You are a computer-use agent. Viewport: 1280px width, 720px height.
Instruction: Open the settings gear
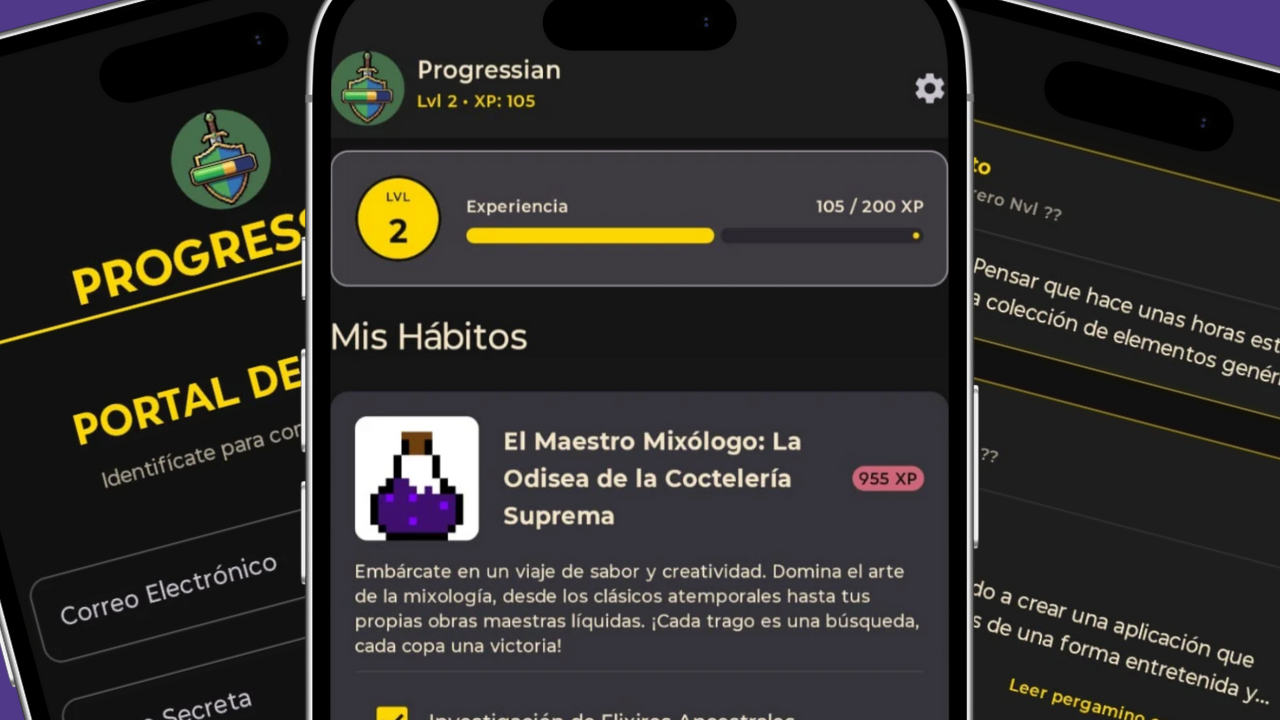[929, 89]
